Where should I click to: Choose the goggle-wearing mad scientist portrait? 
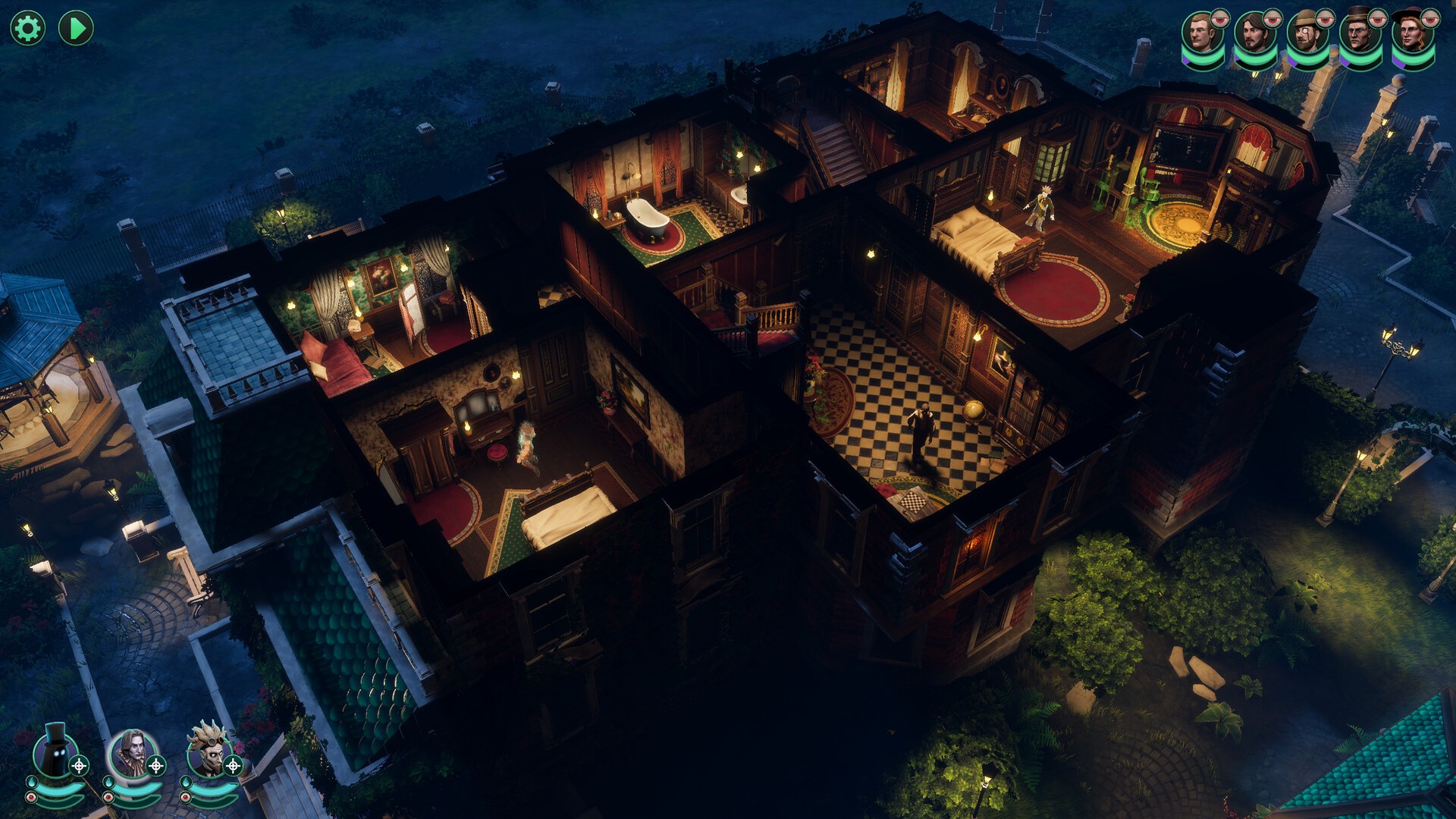(209, 752)
